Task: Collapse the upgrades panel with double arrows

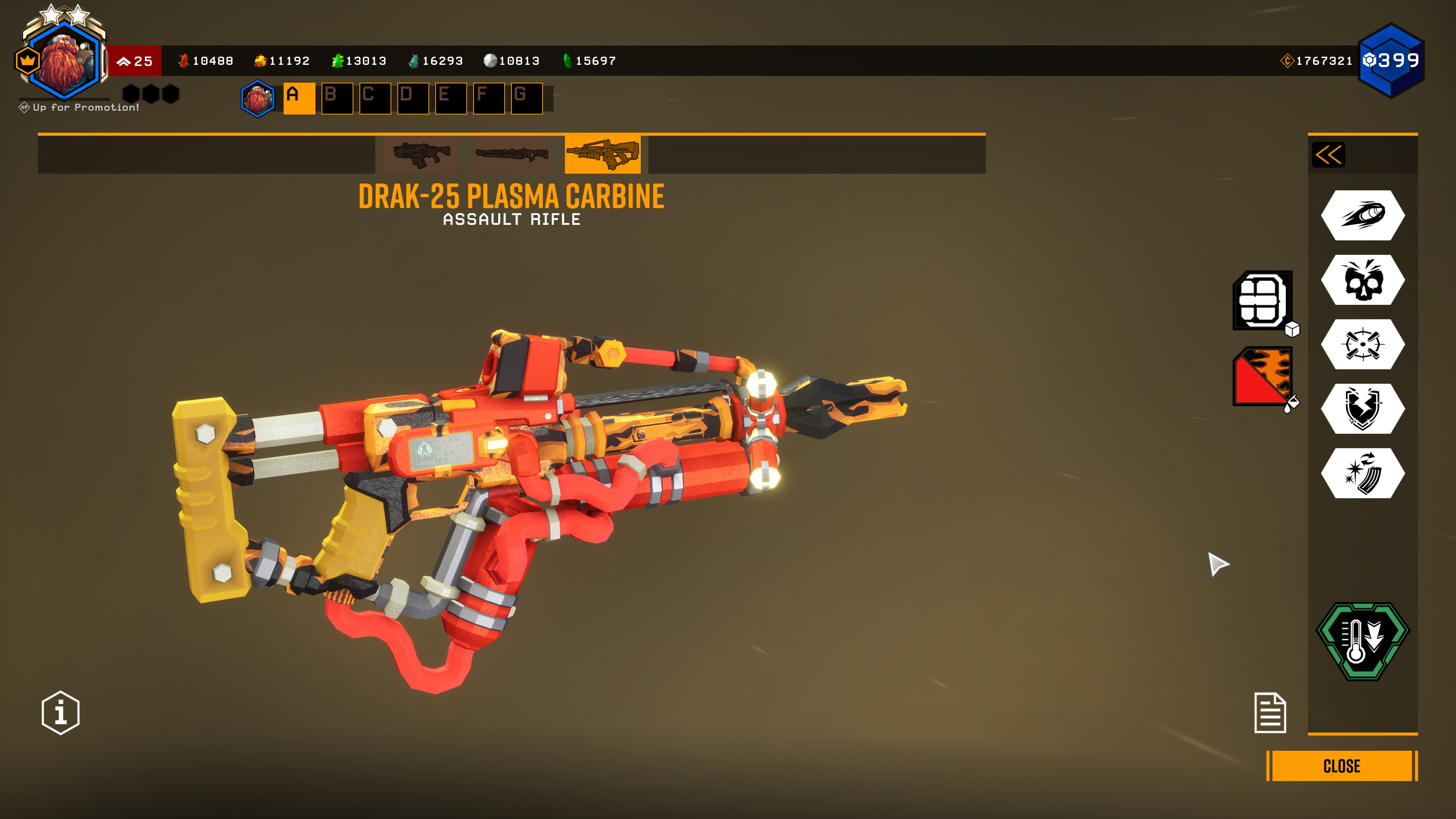Action: tap(1328, 155)
